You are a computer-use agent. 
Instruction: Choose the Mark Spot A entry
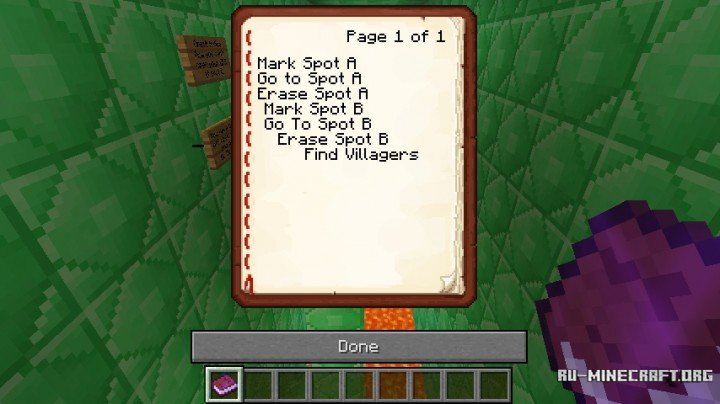pos(307,63)
